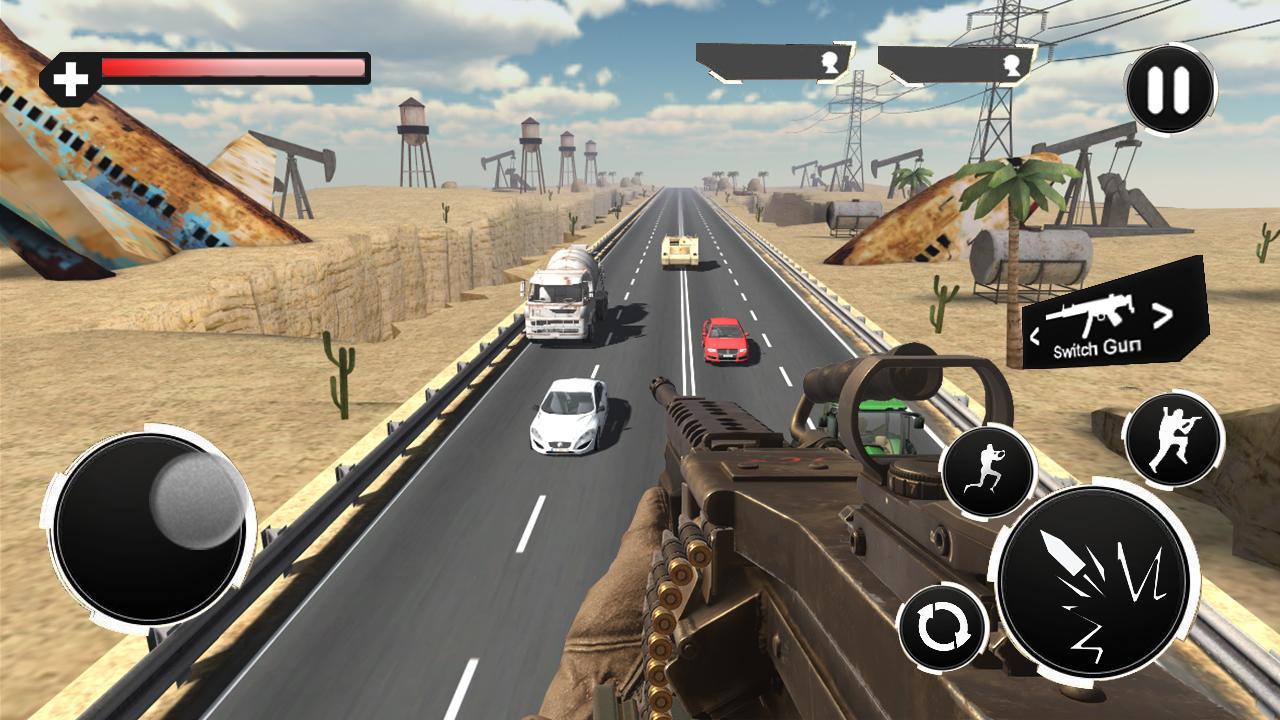Pause the game
1280x720 pixels.
pos(1170,90)
